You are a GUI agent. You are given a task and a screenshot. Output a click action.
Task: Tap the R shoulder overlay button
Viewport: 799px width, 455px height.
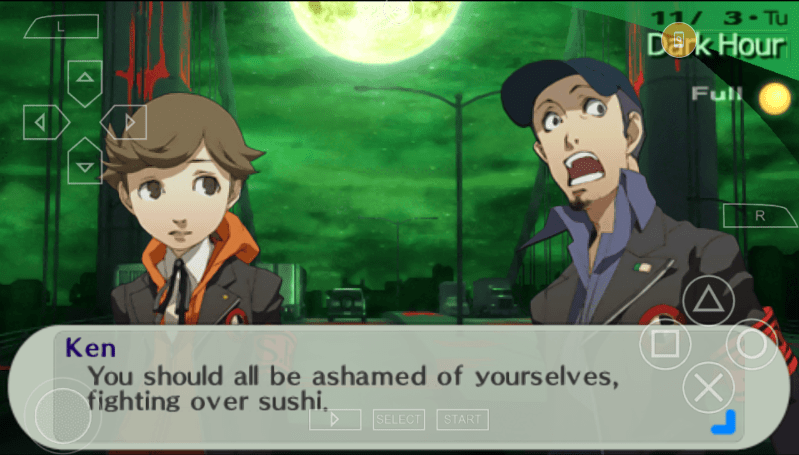coord(759,215)
